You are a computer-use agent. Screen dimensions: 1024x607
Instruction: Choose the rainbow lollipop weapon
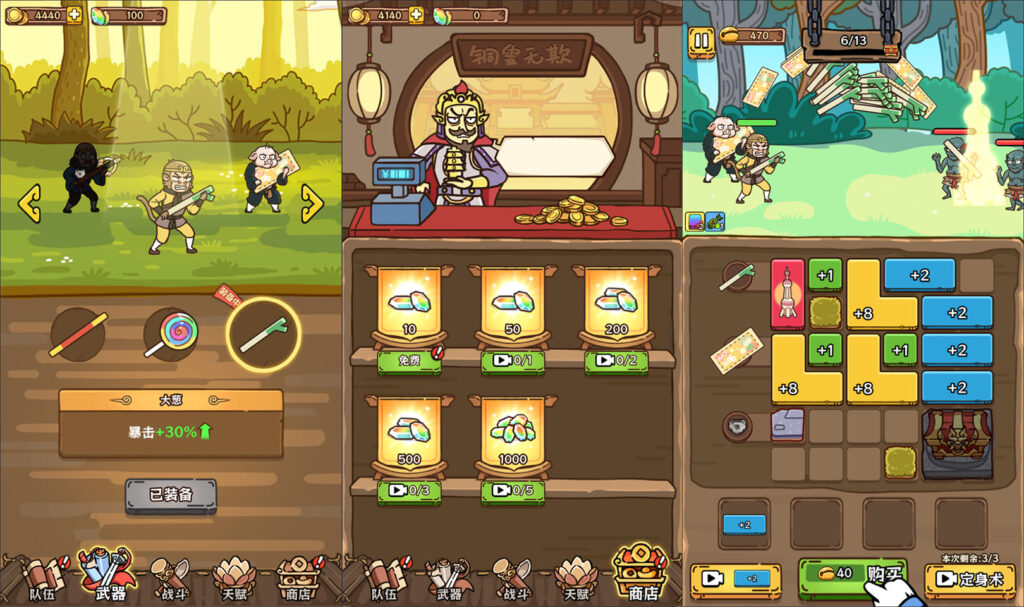(170, 334)
